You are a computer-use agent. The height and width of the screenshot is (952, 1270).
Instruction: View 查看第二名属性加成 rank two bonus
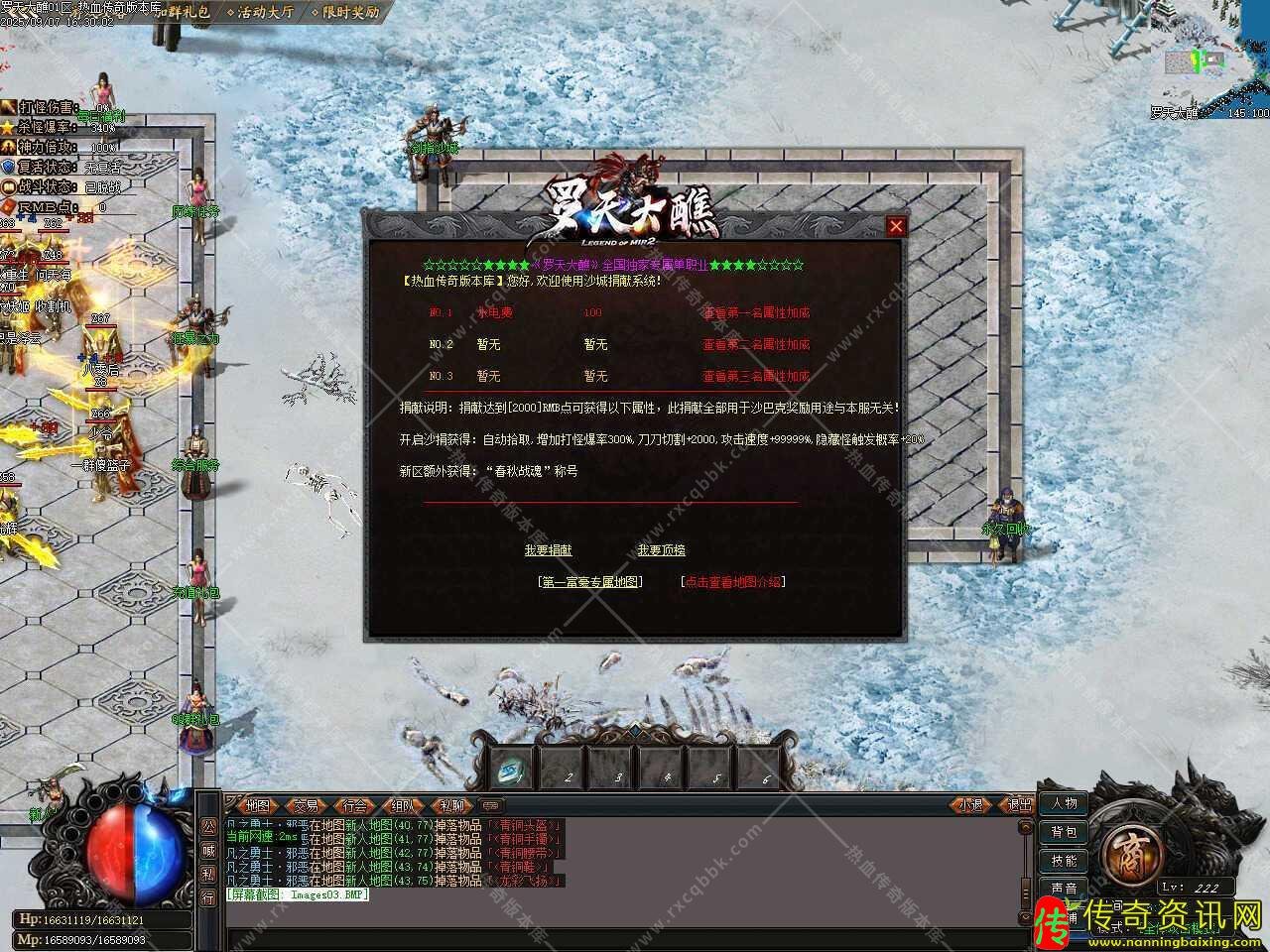point(756,344)
